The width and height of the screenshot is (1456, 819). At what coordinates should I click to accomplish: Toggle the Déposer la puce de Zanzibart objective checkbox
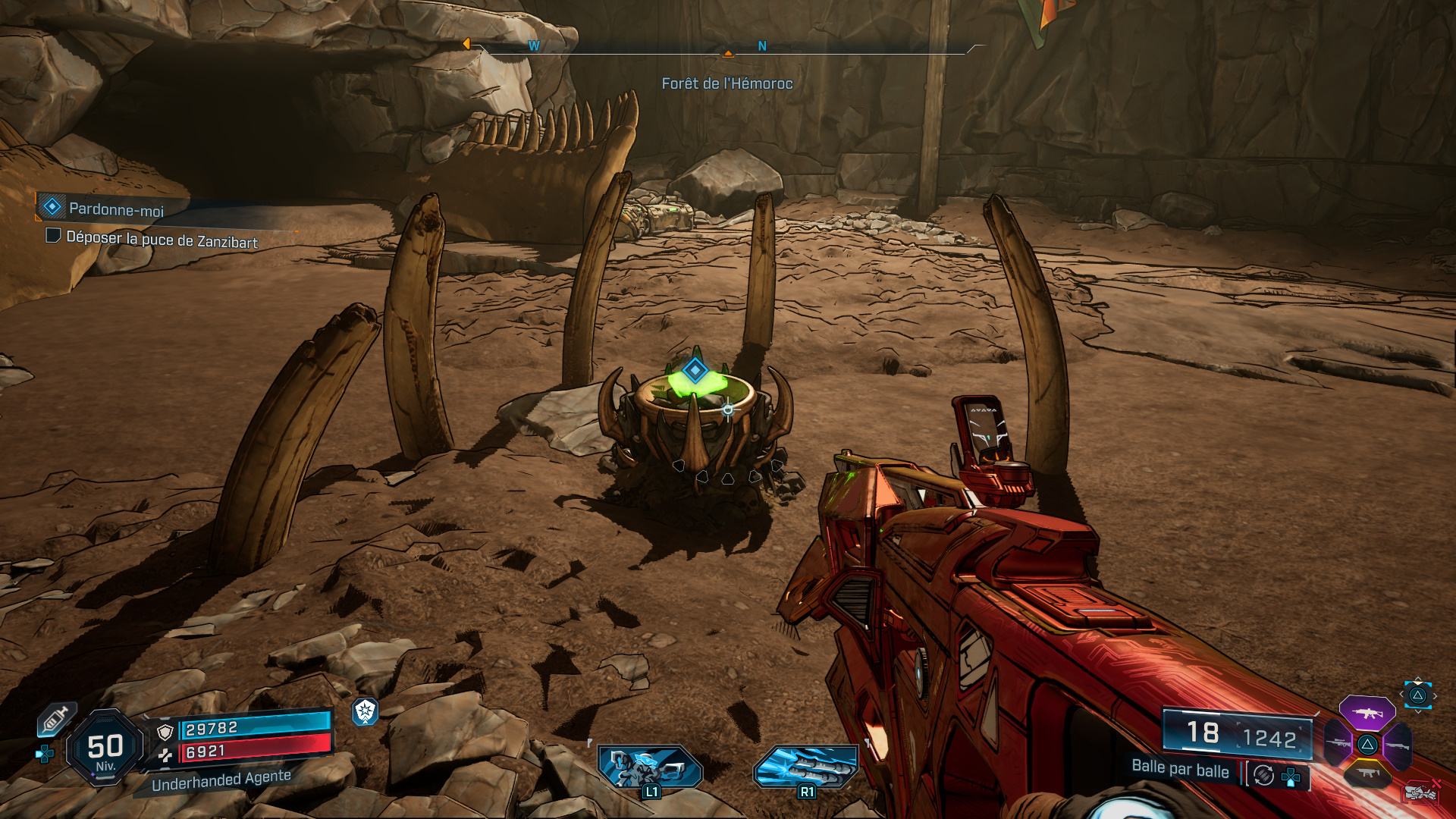[52, 238]
